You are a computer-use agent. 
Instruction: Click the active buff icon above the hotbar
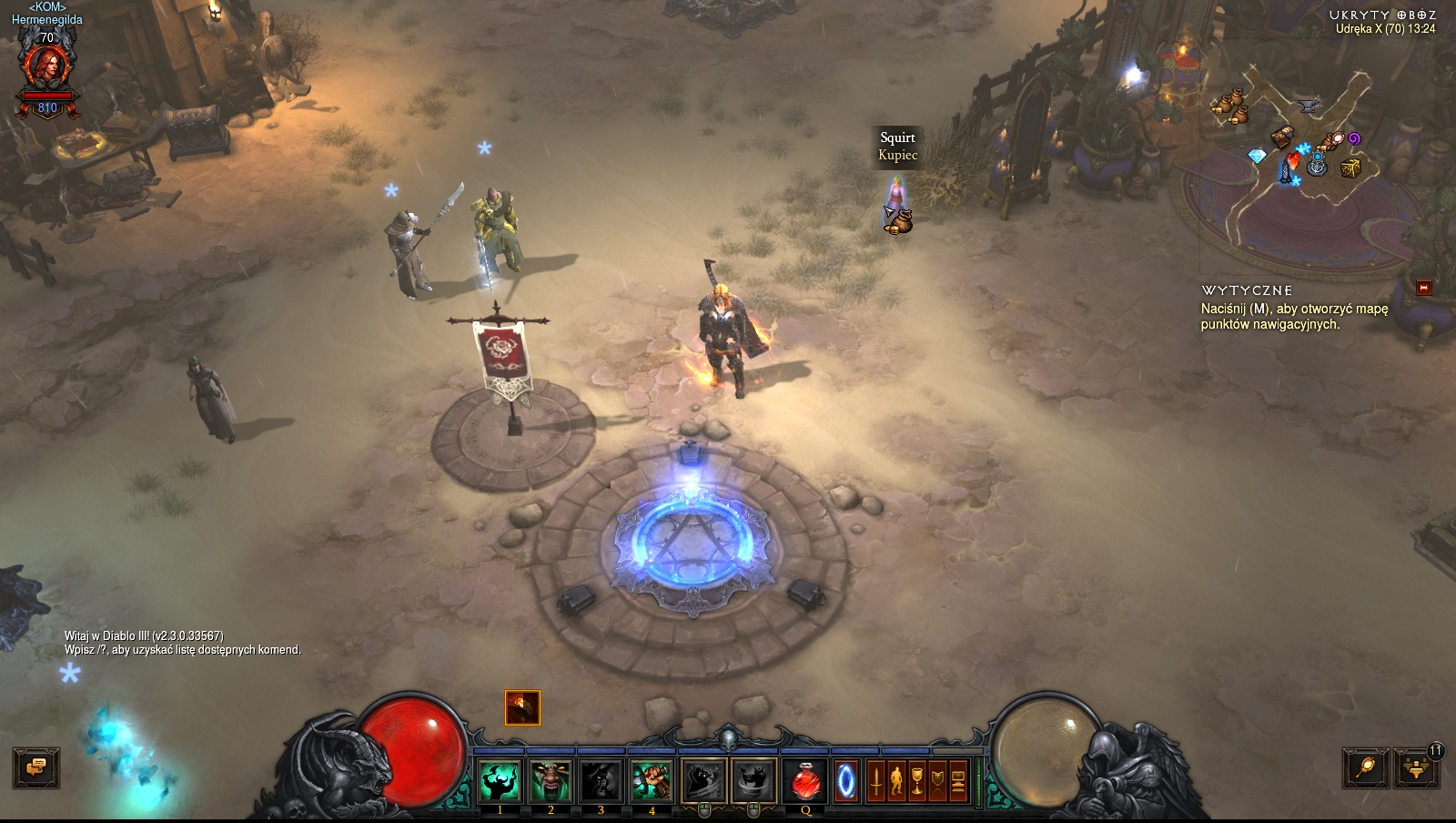(x=522, y=707)
